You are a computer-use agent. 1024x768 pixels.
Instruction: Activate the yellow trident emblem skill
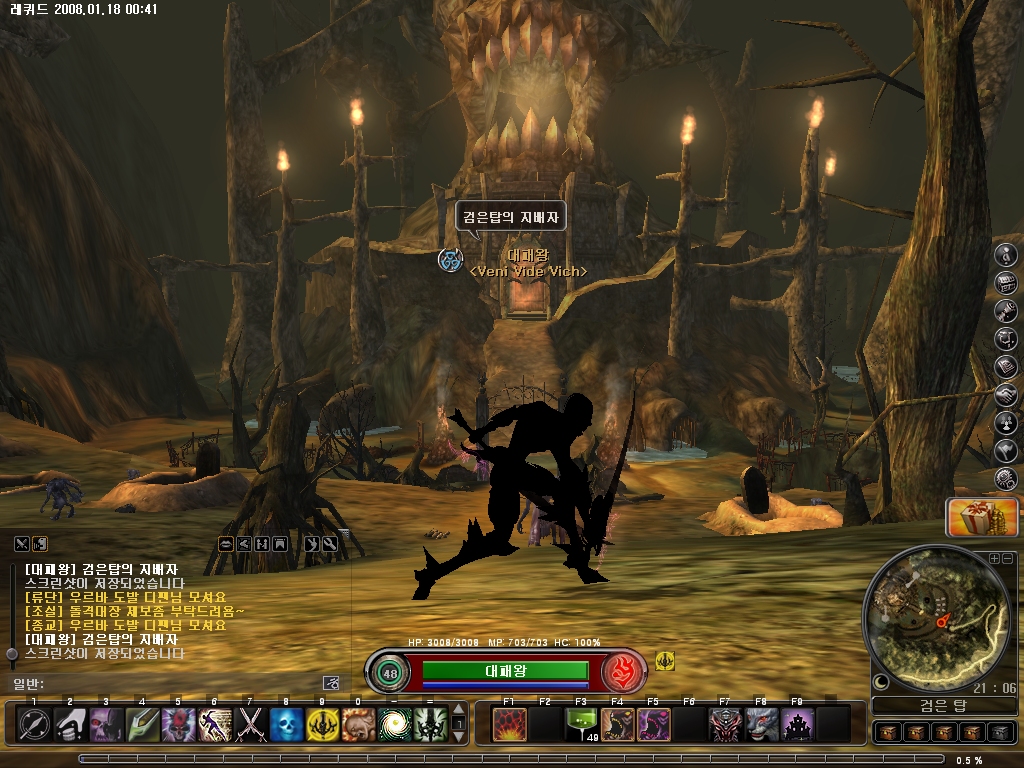322,724
